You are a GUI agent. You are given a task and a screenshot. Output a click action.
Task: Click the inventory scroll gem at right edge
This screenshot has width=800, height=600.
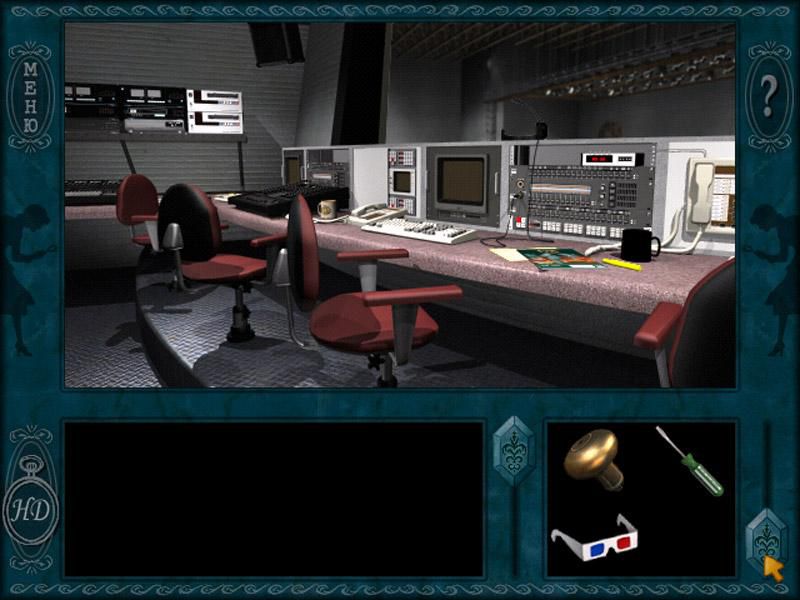click(768, 540)
